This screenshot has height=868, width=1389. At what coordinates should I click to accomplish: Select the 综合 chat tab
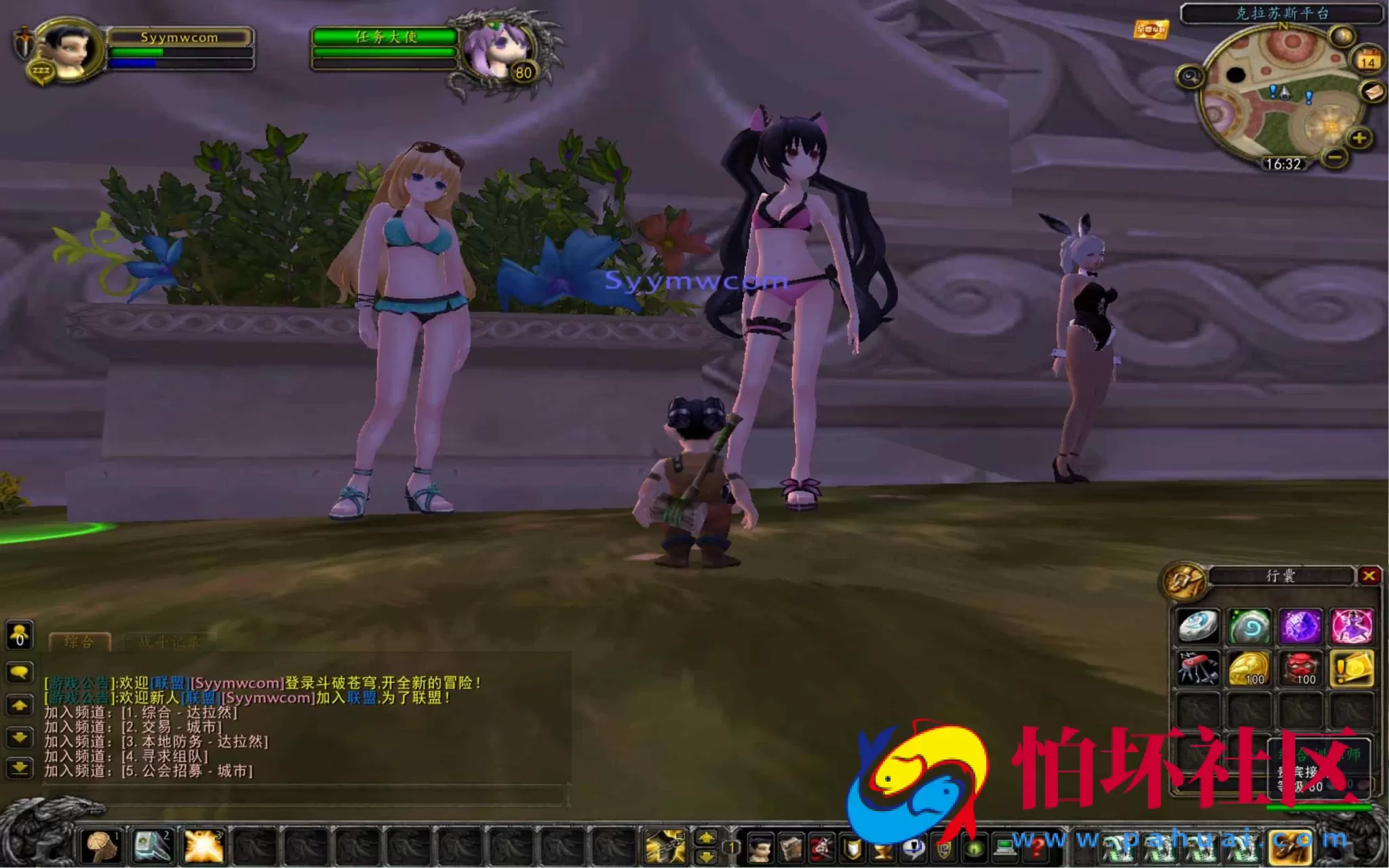79,642
